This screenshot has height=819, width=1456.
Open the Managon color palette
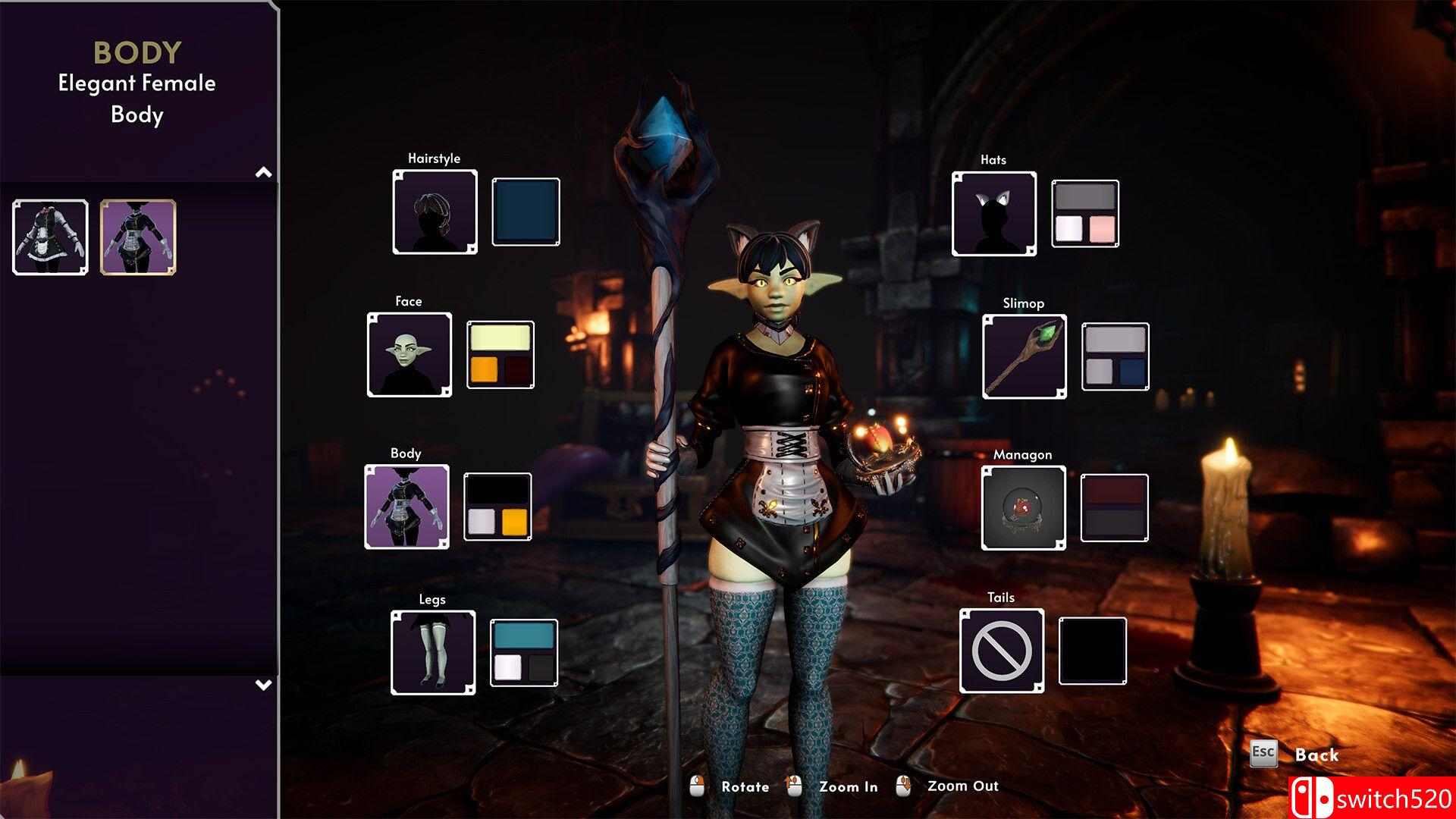1114,508
